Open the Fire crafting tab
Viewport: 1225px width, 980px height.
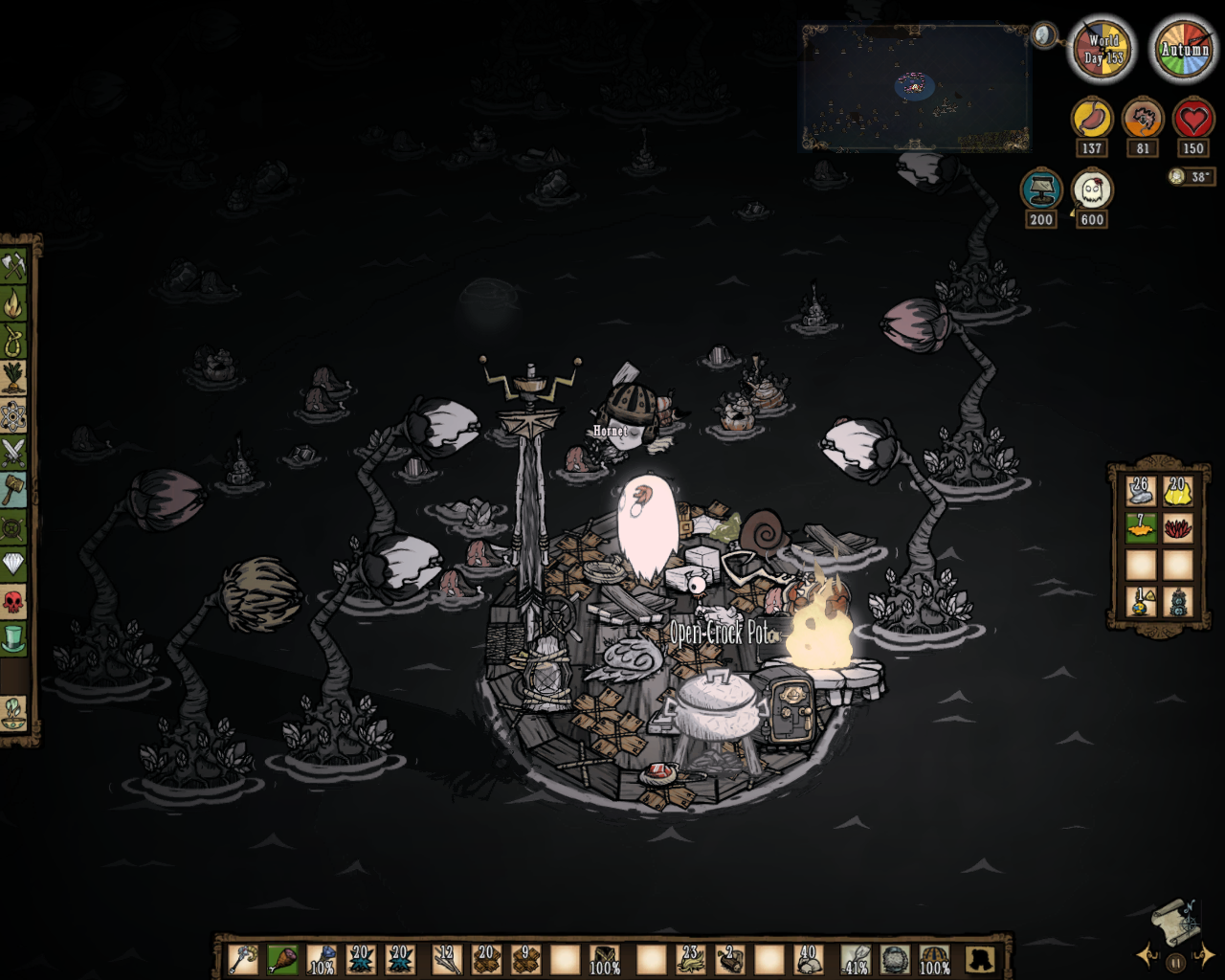[x=13, y=304]
